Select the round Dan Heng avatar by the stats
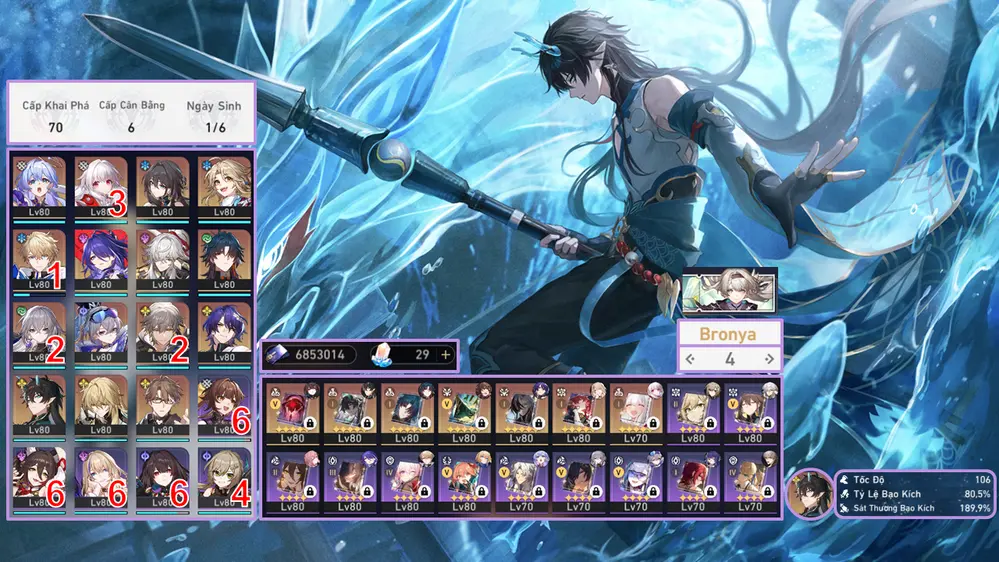 tap(808, 493)
